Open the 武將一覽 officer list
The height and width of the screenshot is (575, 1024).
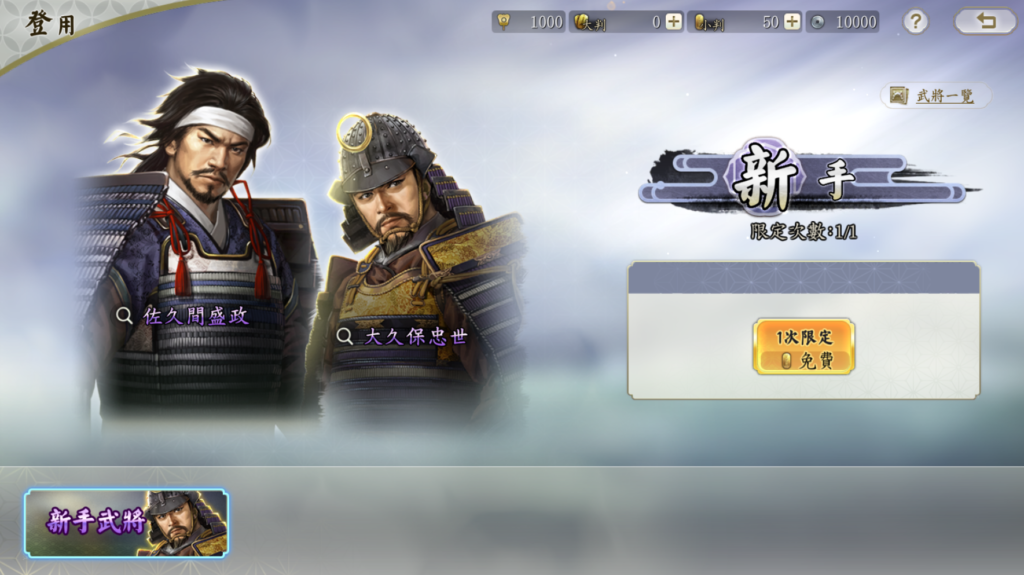(935, 96)
